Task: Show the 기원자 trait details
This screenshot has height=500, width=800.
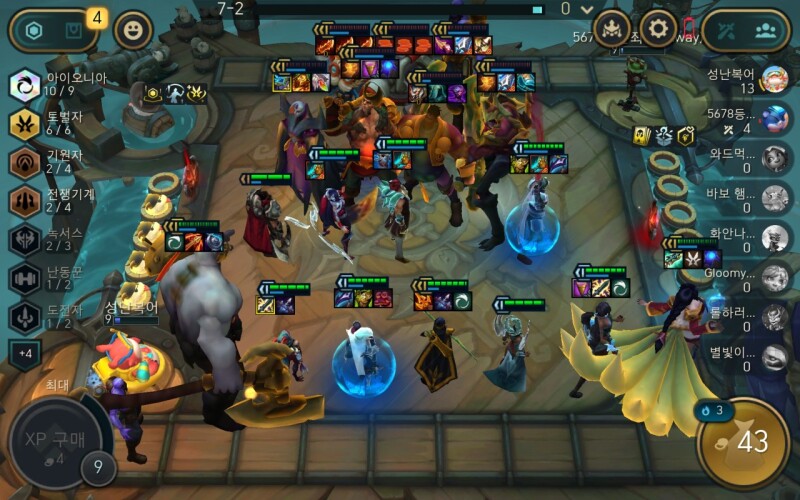Action: 55,161
